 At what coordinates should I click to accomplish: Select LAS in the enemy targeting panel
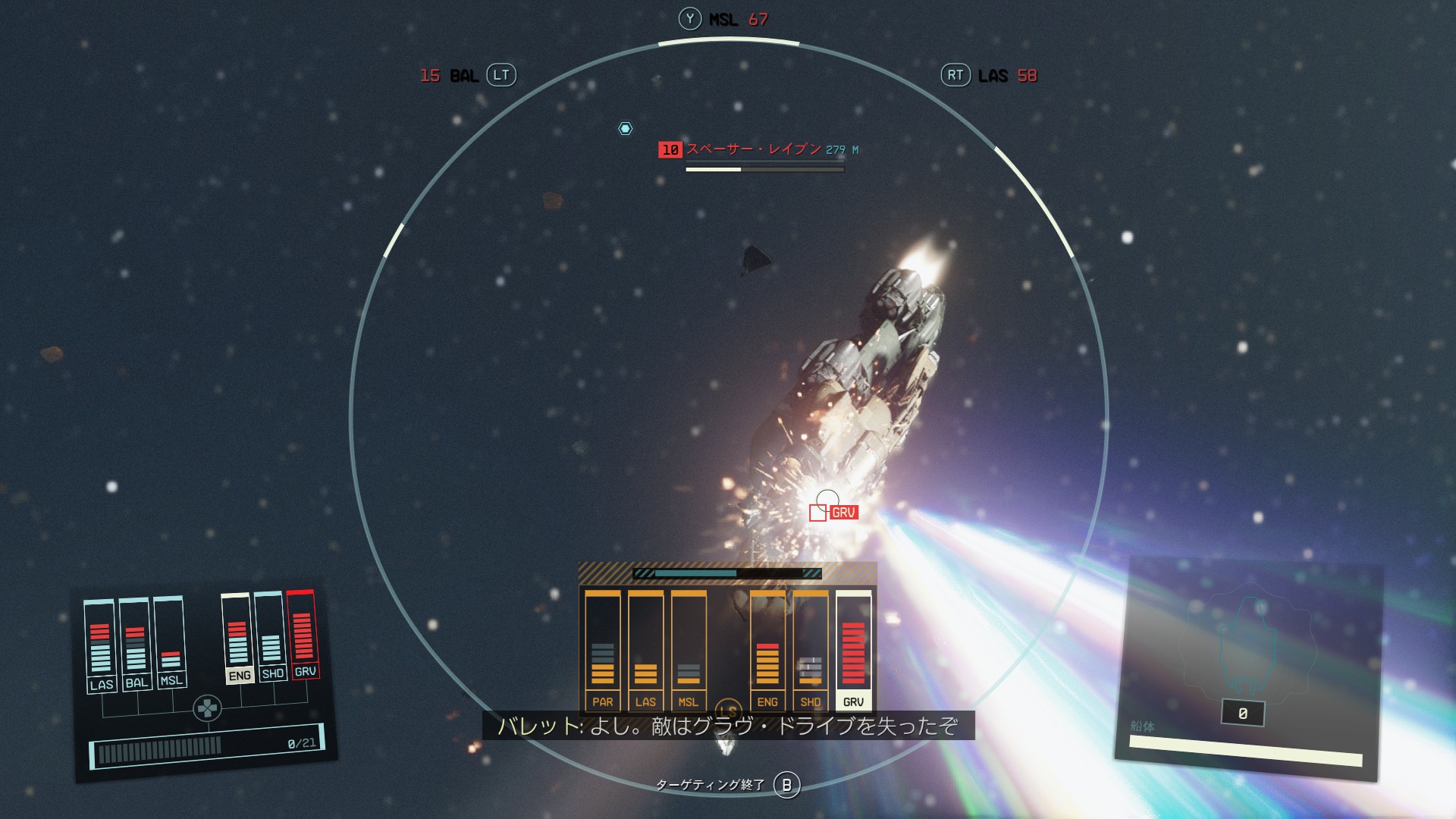[x=645, y=650]
